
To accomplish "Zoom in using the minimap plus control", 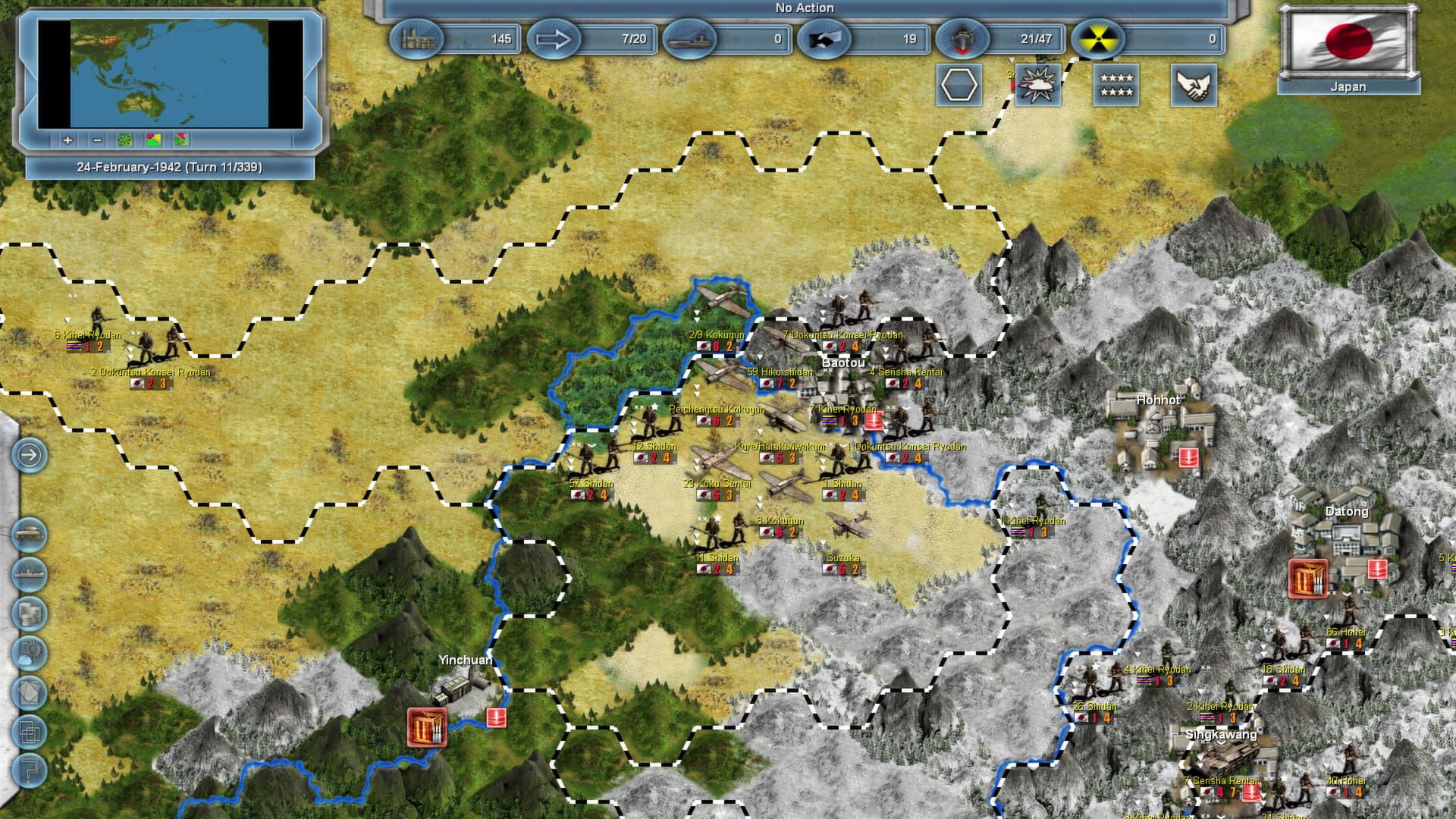I will coord(67,141).
